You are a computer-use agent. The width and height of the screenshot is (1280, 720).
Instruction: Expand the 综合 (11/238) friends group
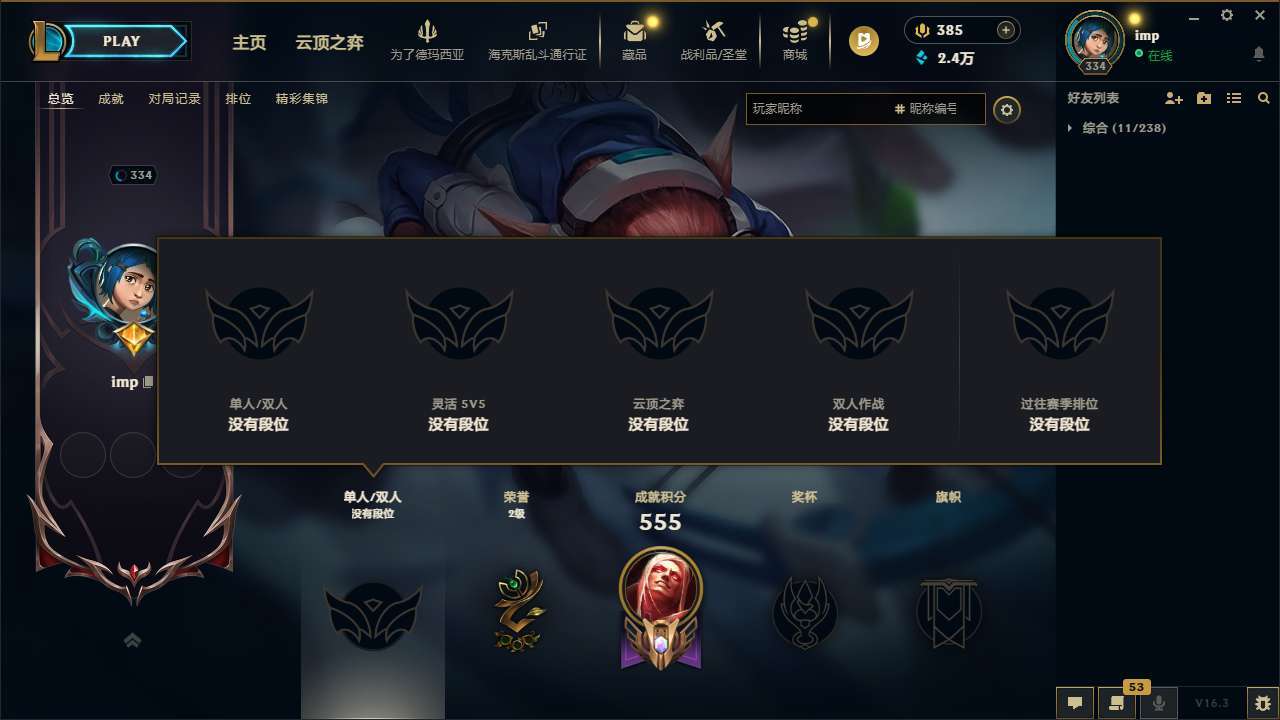click(1118, 128)
